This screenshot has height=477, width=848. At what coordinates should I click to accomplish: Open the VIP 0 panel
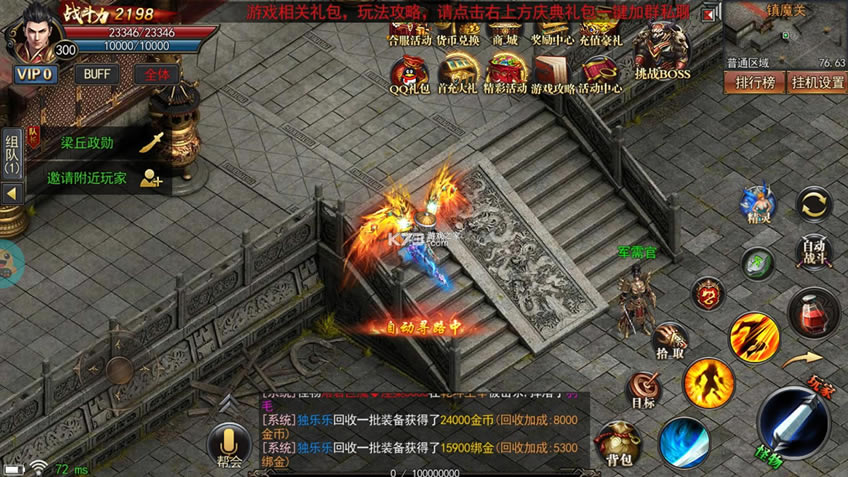click(34, 74)
